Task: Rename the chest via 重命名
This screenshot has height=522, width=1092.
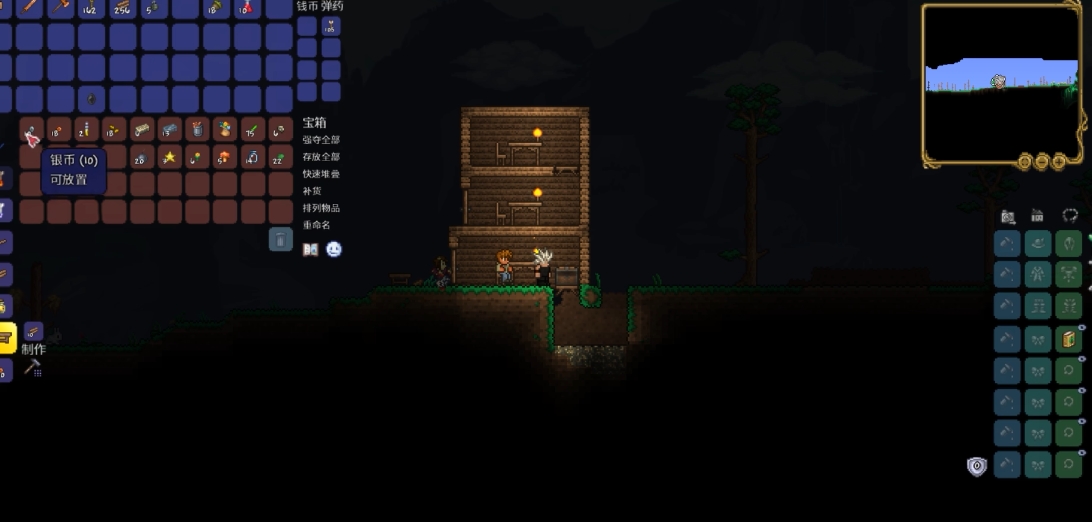Action: click(317, 225)
